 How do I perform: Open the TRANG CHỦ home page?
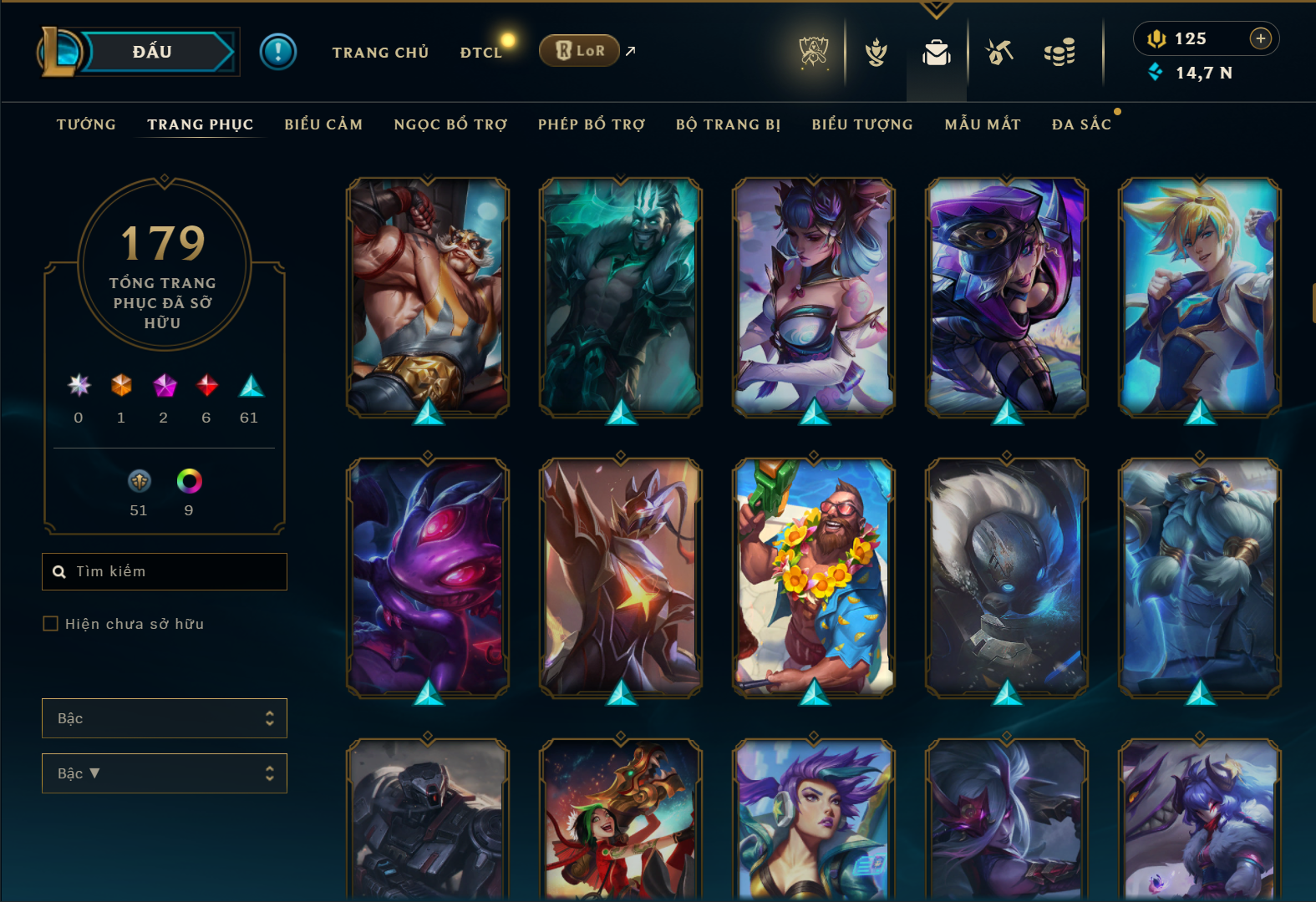point(380,53)
